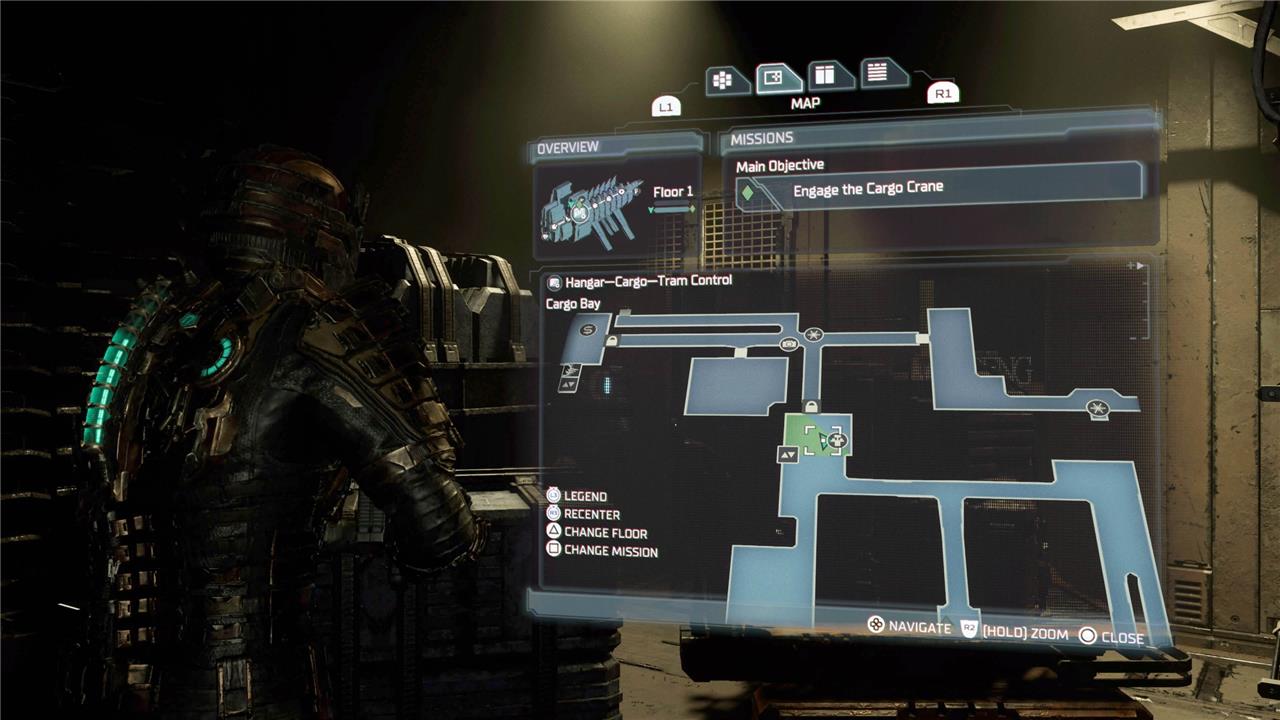Select the Floor 1 level indicator
Screen dimensions: 1280x720
click(x=673, y=193)
